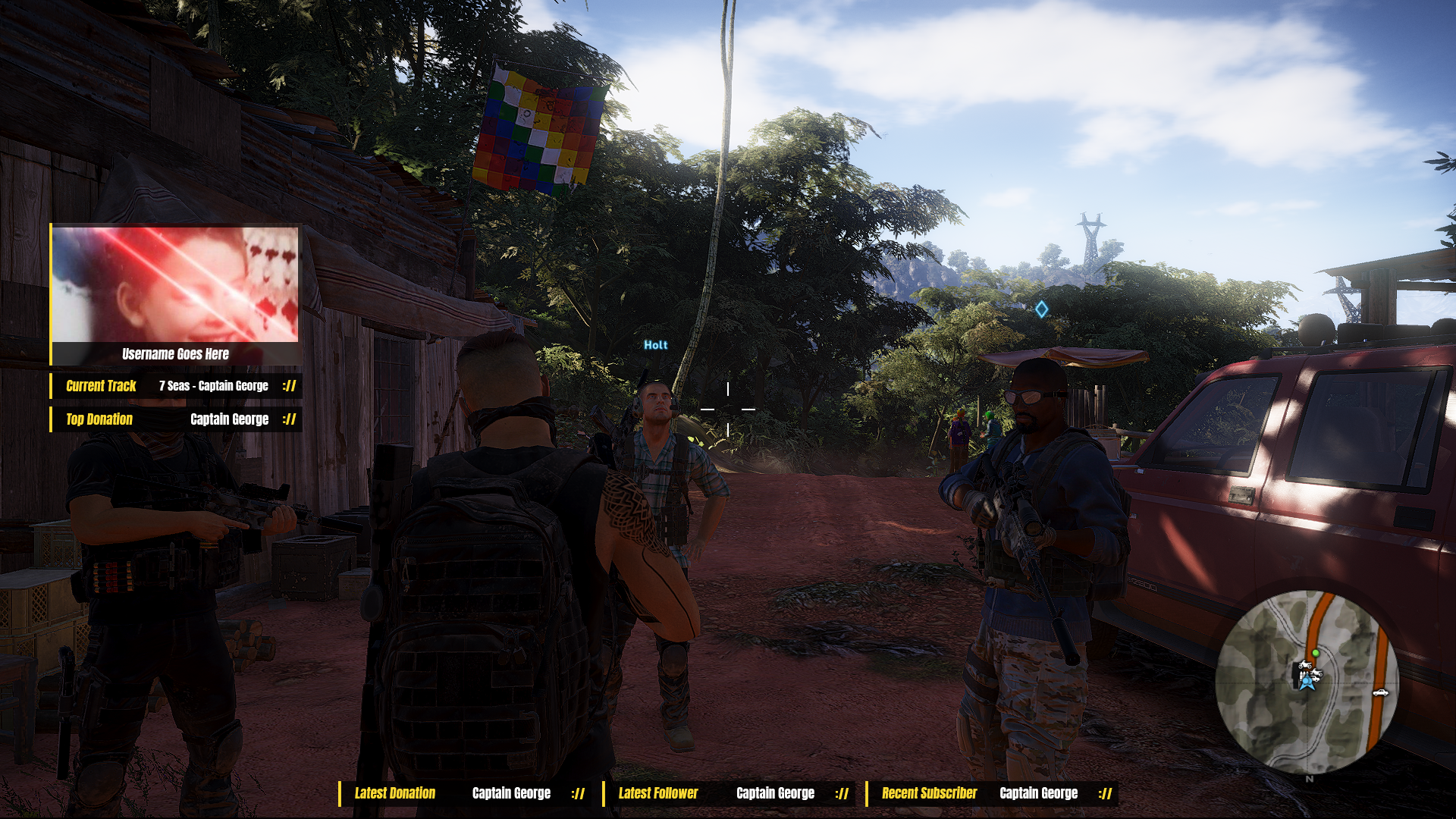1456x819 pixels.
Task: Click the Current Track stream panel
Action: click(x=176, y=386)
